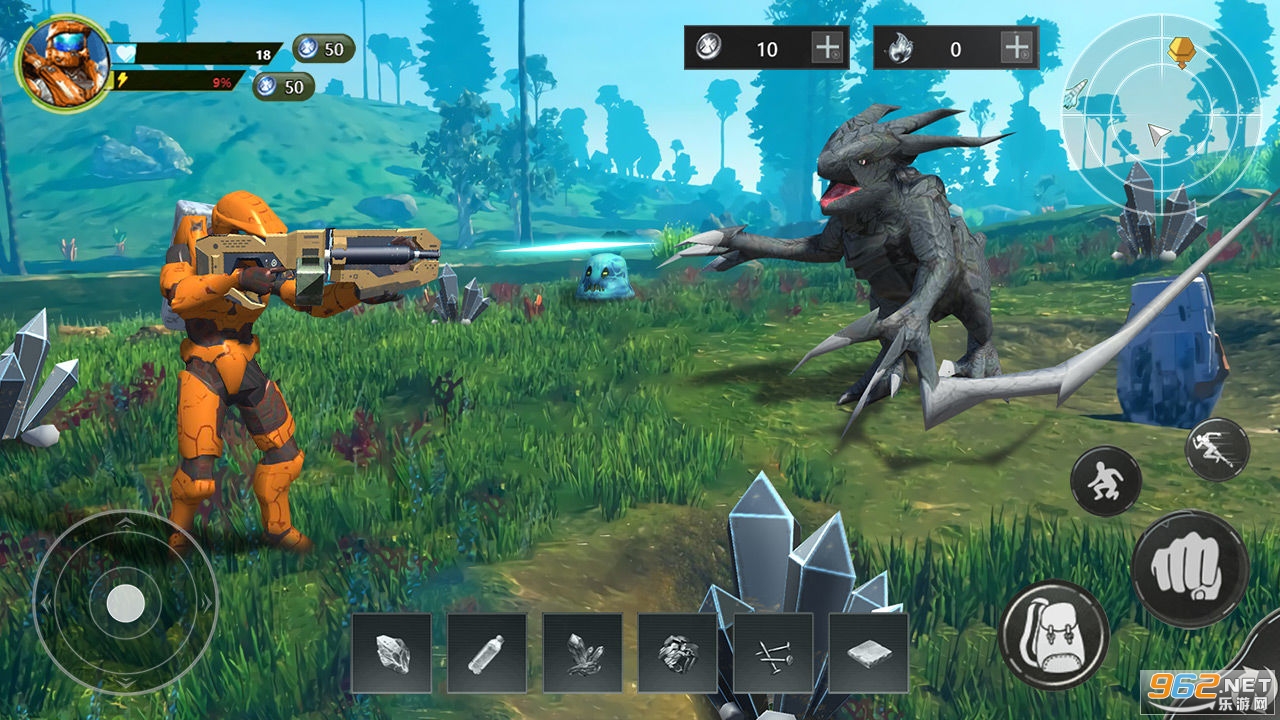Add more silver coins with plus button
This screenshot has width=1280, height=720.
coord(827,48)
